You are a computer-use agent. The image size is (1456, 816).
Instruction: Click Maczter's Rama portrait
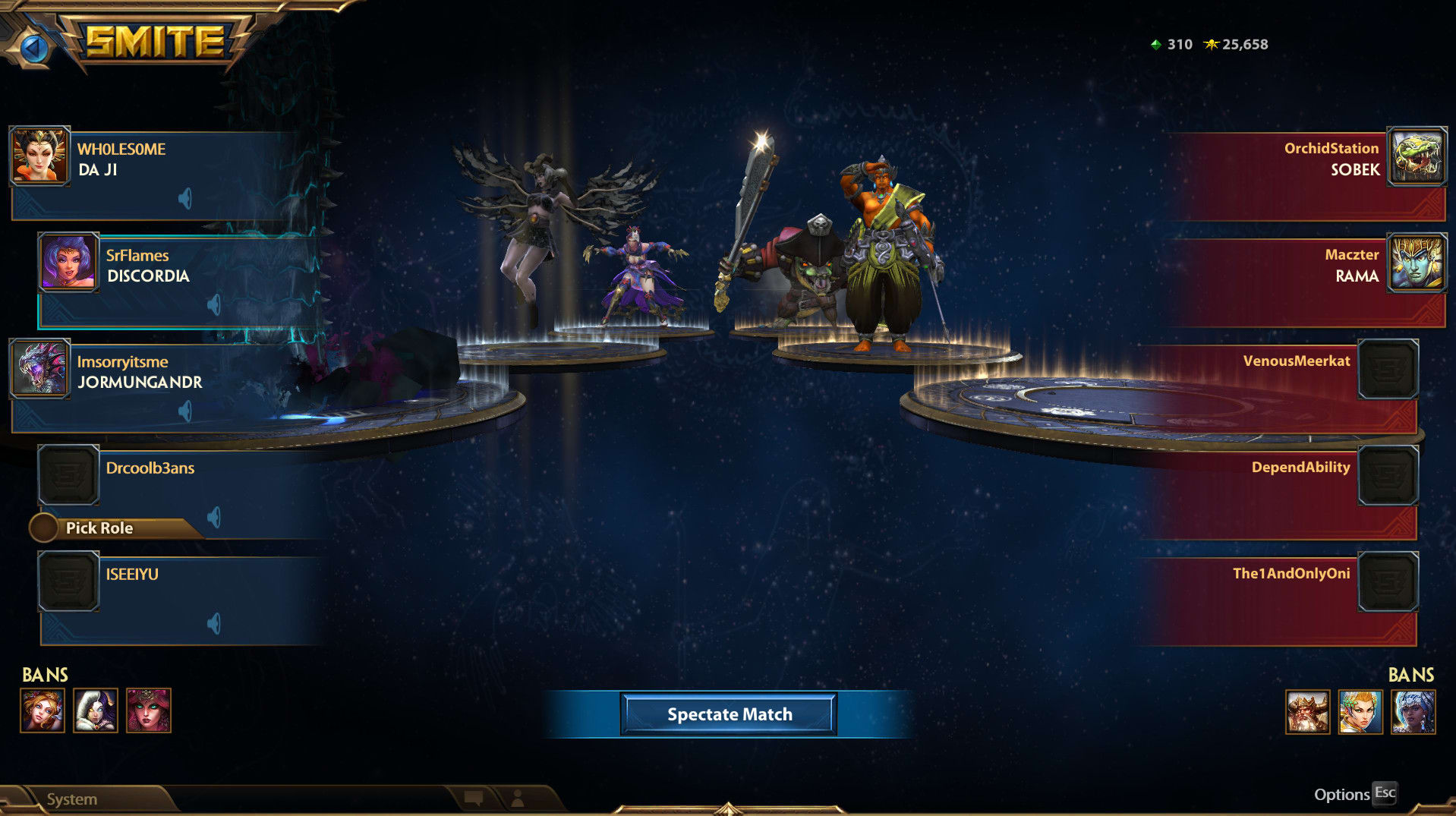pos(1417,263)
